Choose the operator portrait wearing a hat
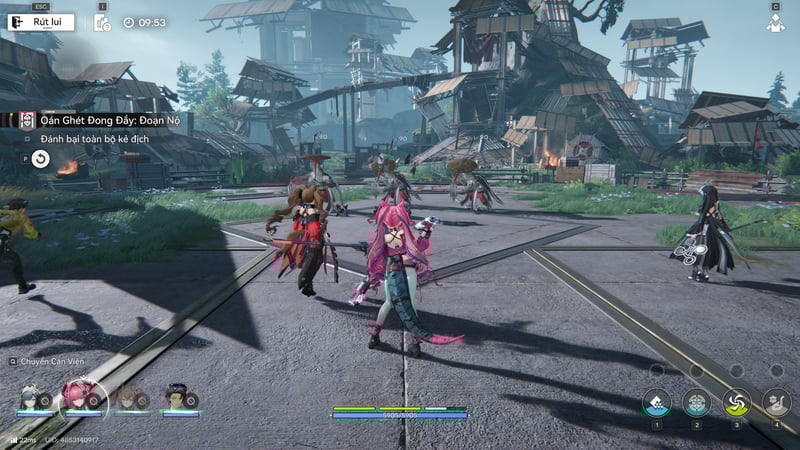This screenshot has width=800, height=450. pyautogui.click(x=176, y=396)
